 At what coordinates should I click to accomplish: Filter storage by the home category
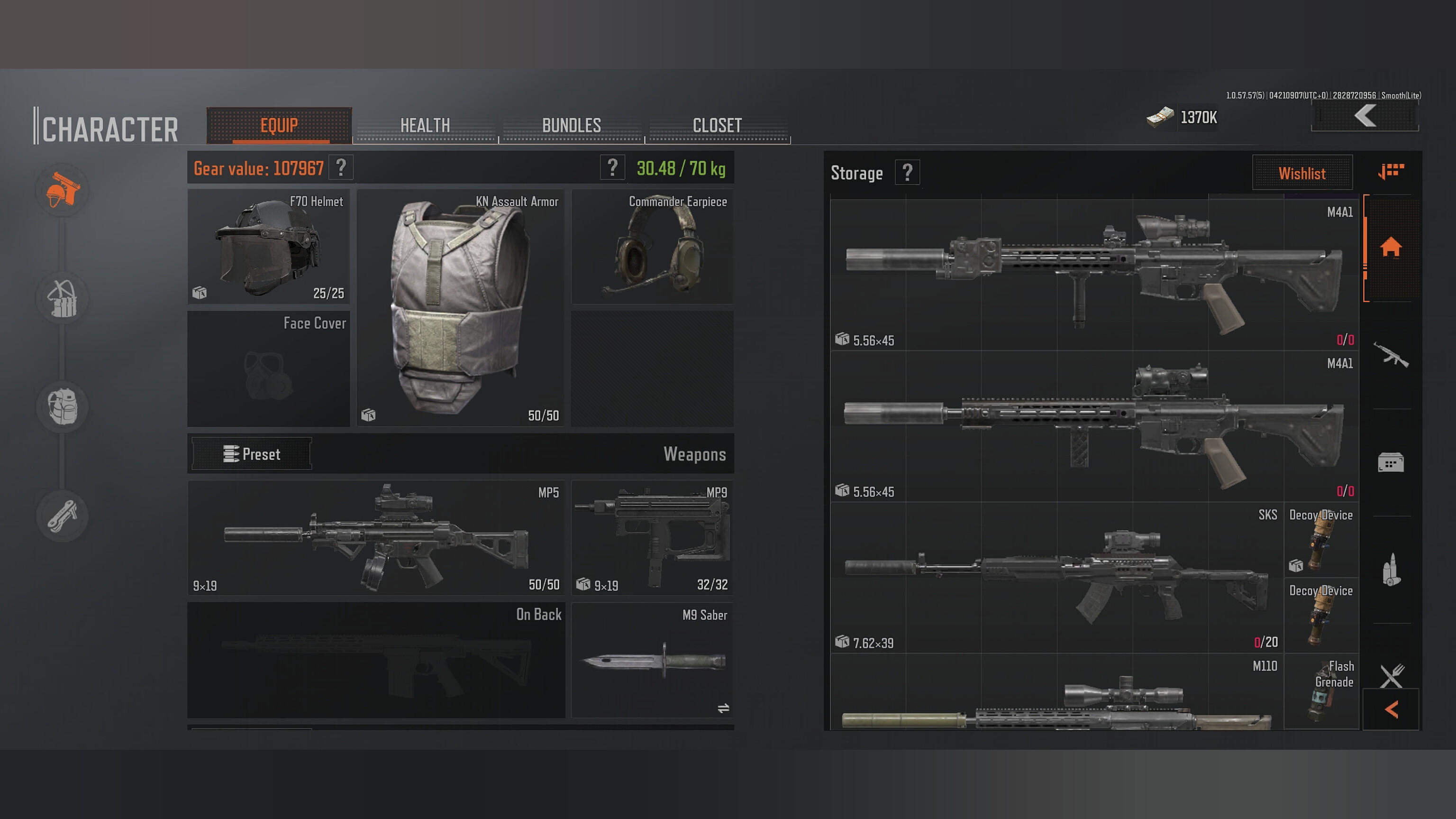point(1391,248)
